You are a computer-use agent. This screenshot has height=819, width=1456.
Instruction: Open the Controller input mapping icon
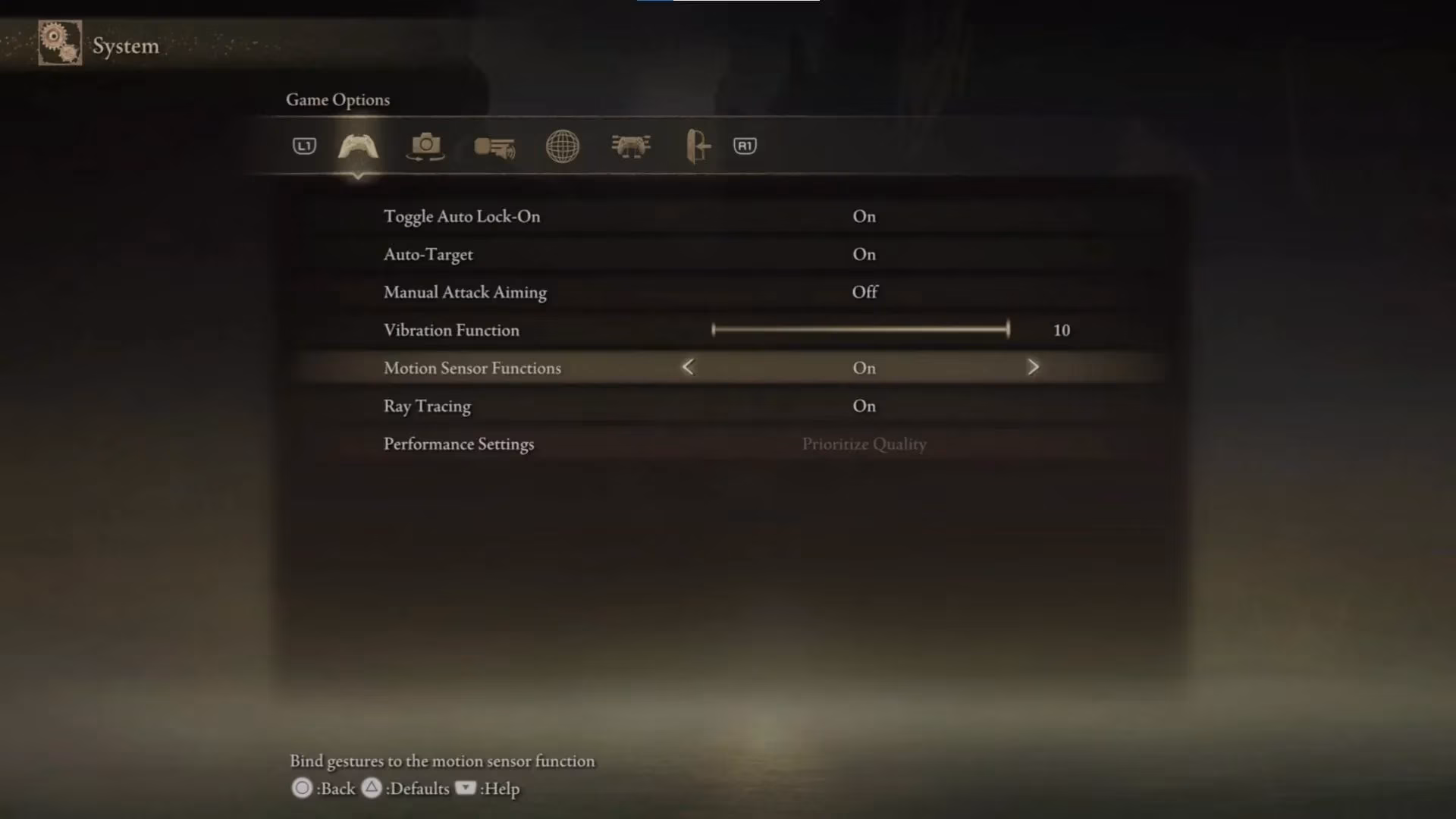pos(631,146)
